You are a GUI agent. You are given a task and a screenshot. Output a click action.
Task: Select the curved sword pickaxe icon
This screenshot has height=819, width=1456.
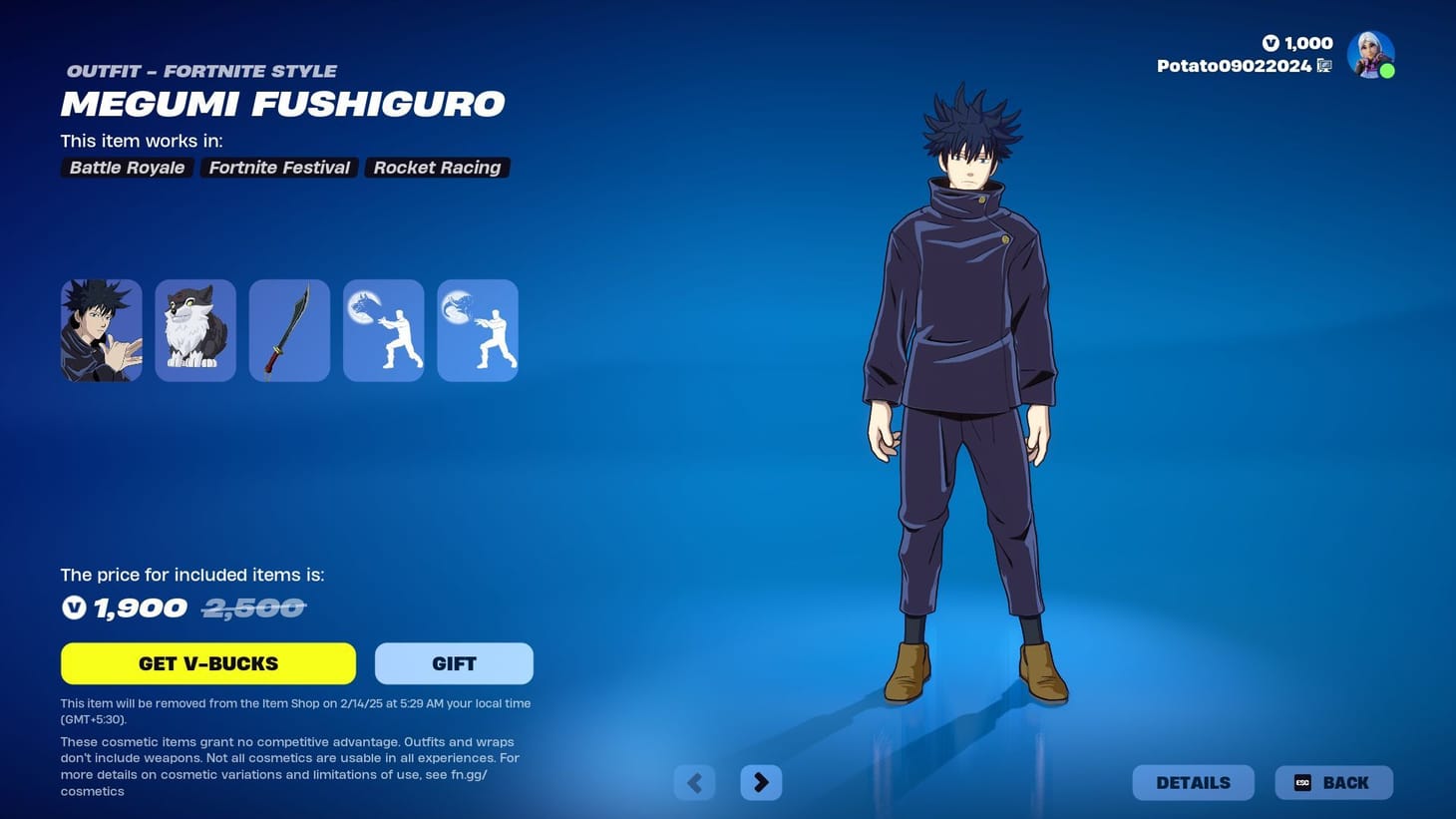click(289, 329)
